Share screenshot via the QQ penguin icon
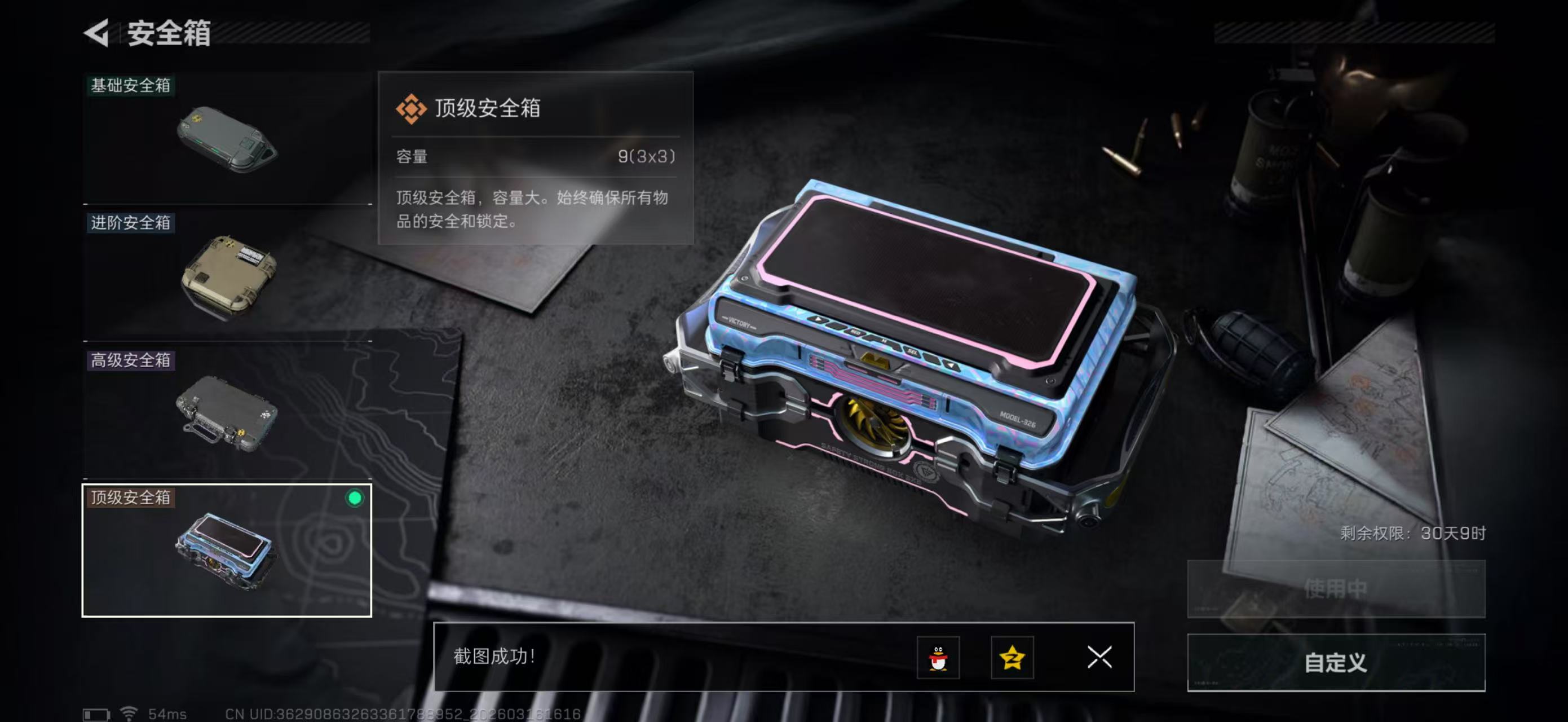This screenshot has width=1568, height=722. click(938, 658)
